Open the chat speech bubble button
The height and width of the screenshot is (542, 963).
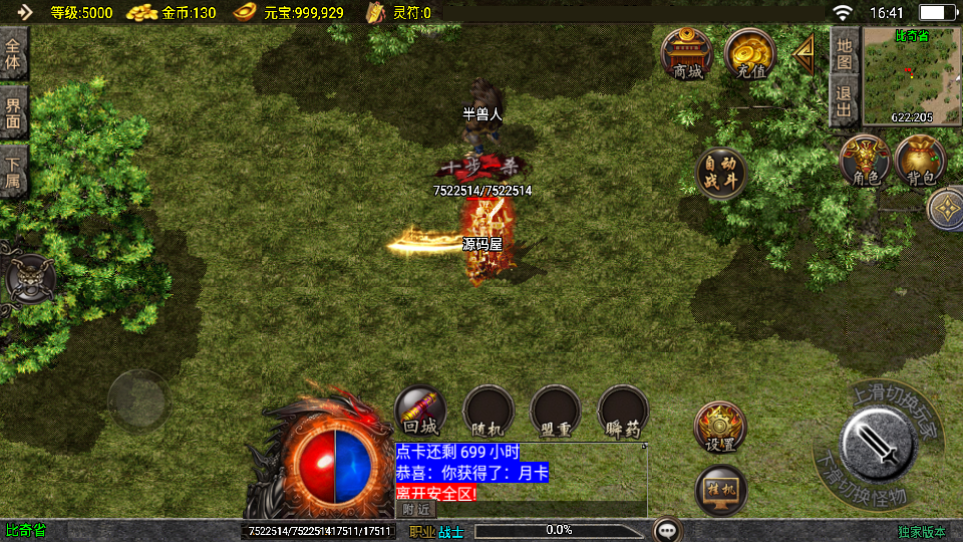pos(668,529)
